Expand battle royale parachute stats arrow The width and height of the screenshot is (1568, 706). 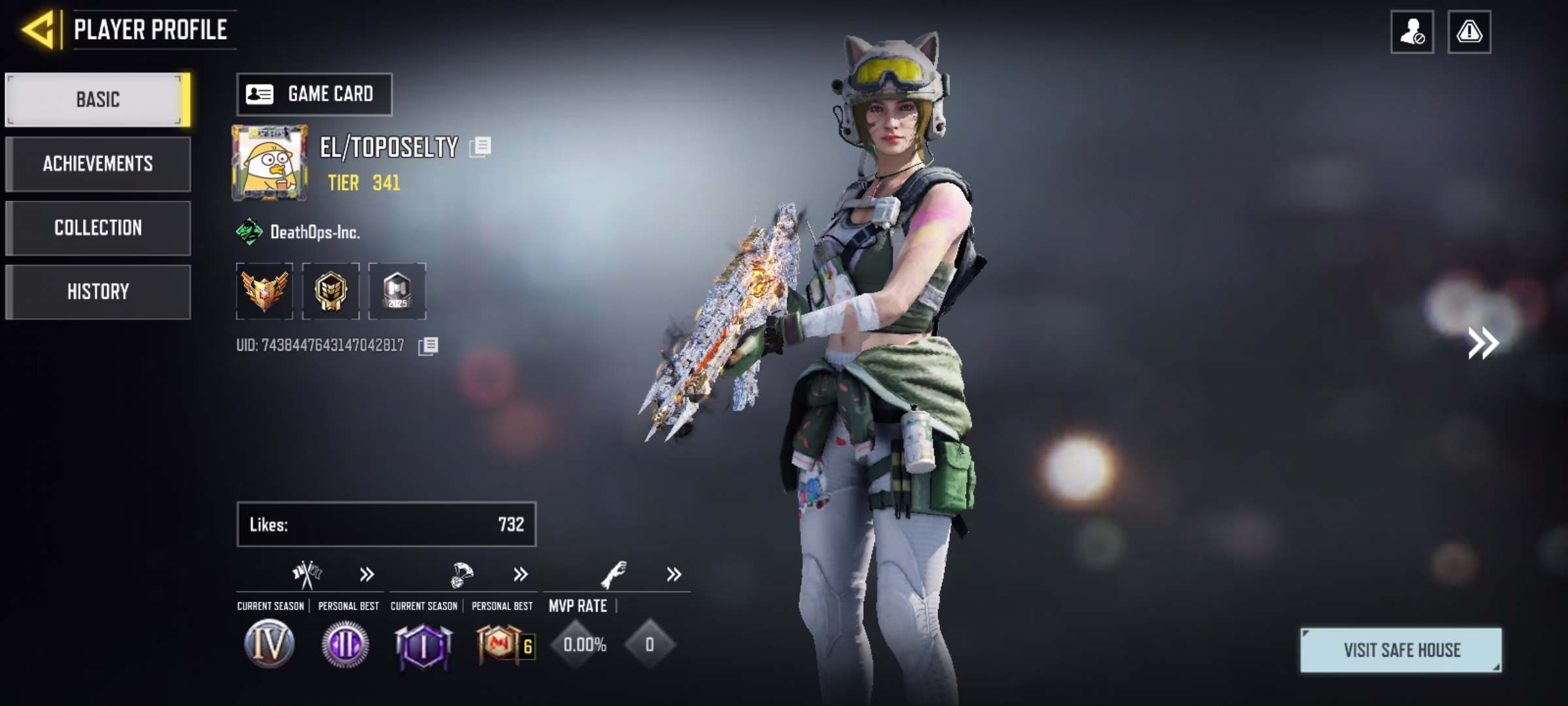pos(521,575)
